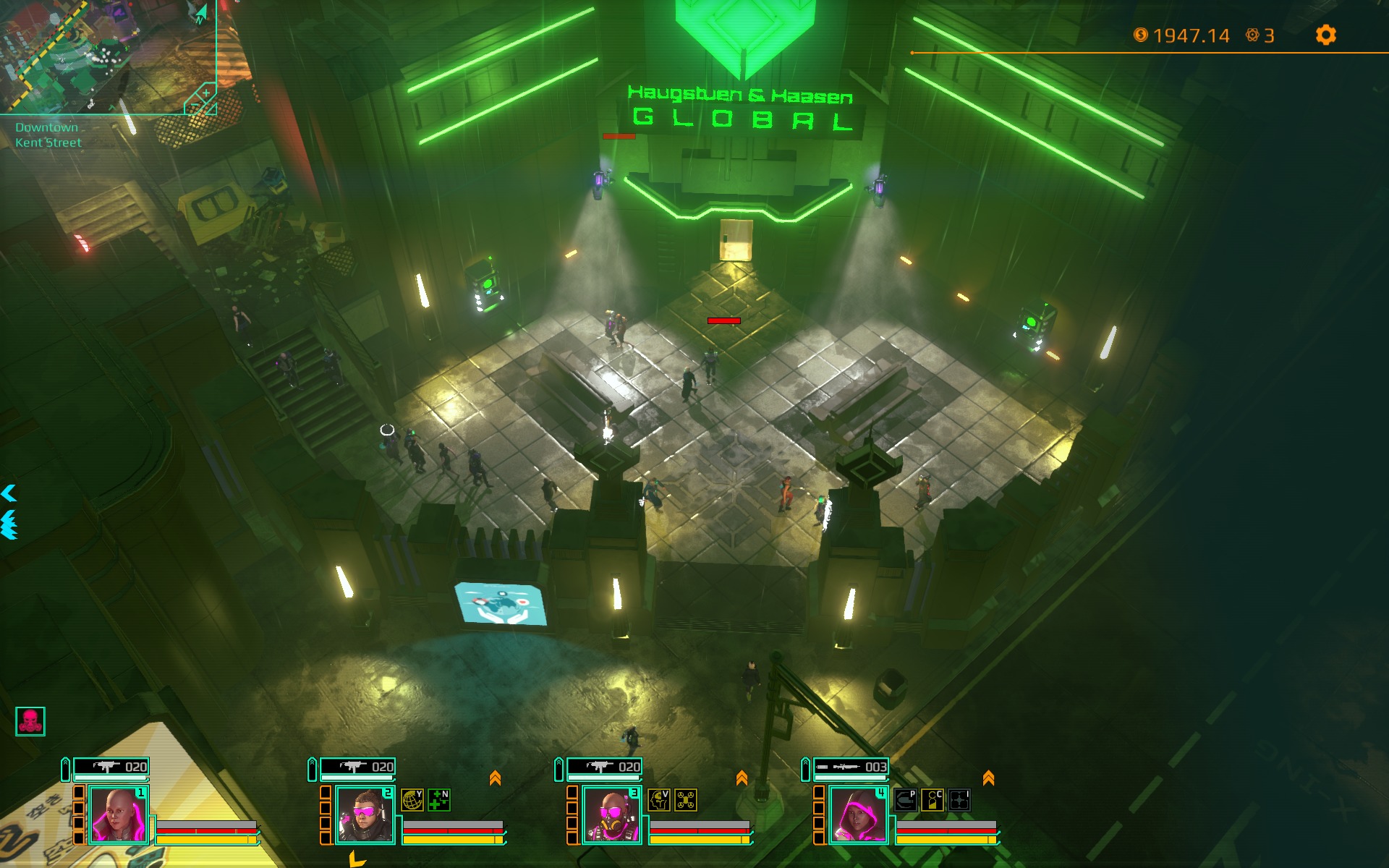Click the north compass arrow on minimap
The image size is (1389, 868).
[200, 14]
